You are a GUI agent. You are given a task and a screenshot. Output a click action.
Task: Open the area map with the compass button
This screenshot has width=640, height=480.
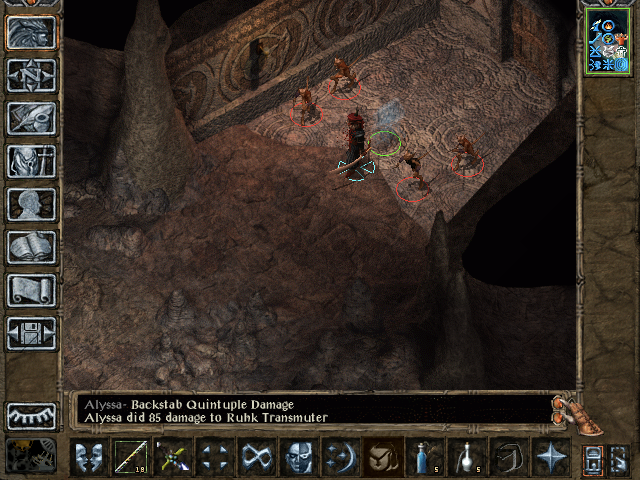[31, 75]
